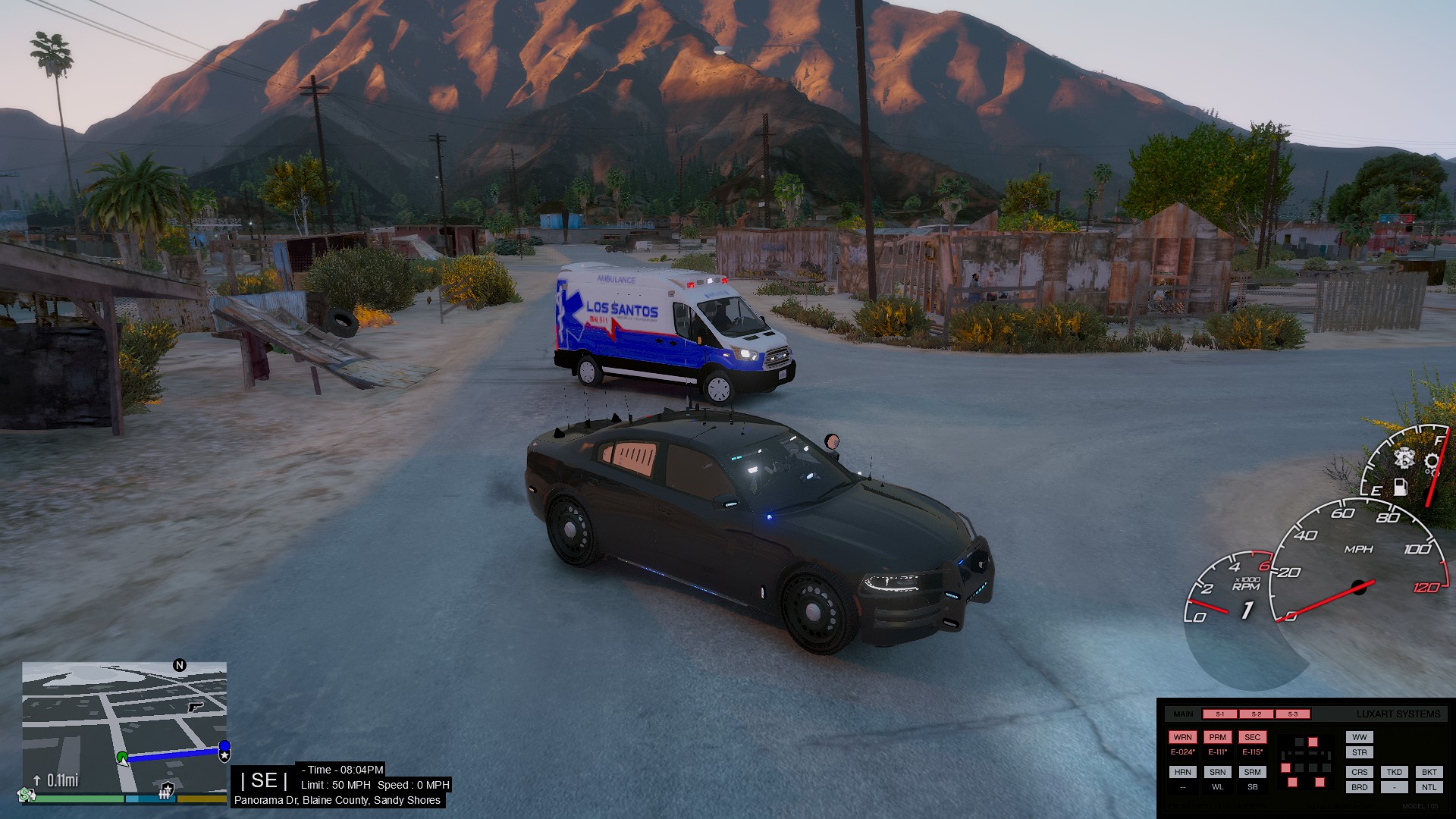Activate the SRN siren button
Screen dimensions: 1456x819
(x=1217, y=772)
